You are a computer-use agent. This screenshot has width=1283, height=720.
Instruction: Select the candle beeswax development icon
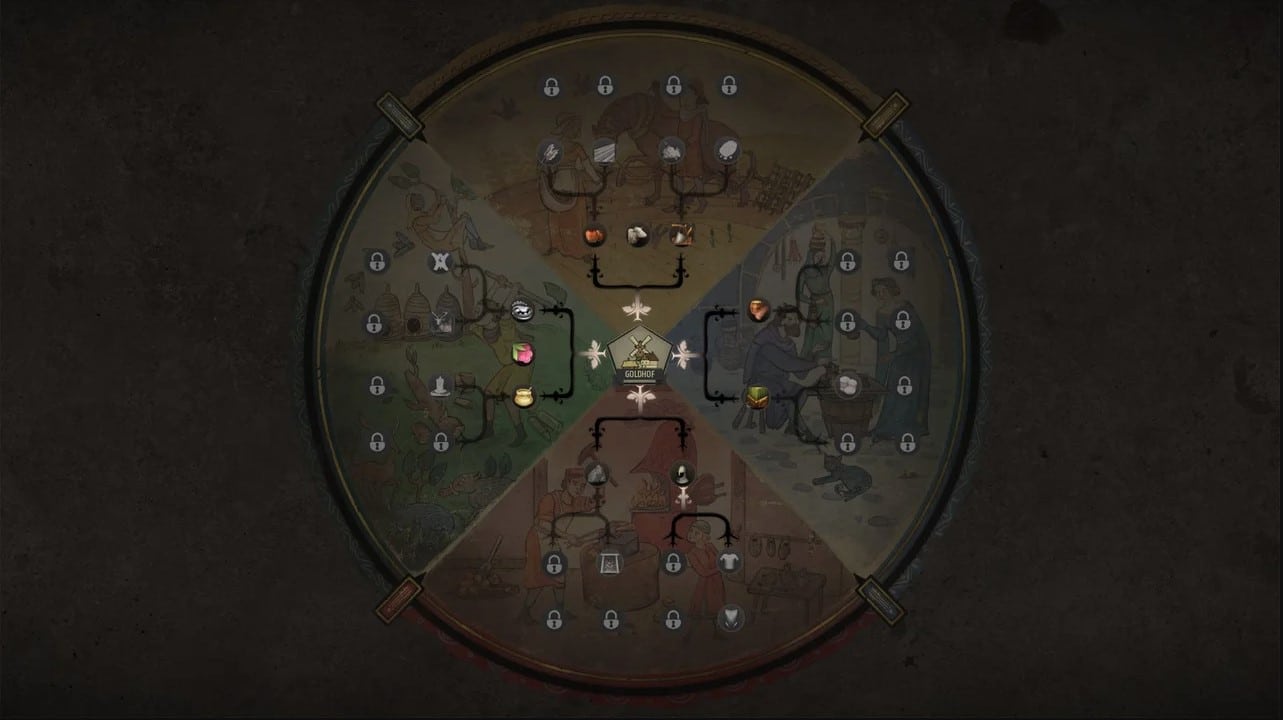tap(440, 384)
